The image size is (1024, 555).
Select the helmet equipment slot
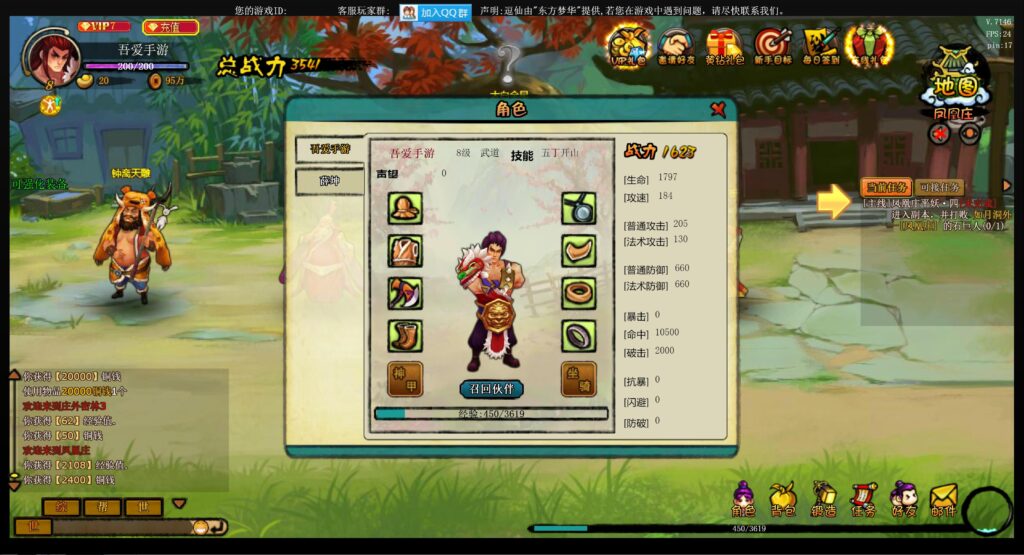405,208
